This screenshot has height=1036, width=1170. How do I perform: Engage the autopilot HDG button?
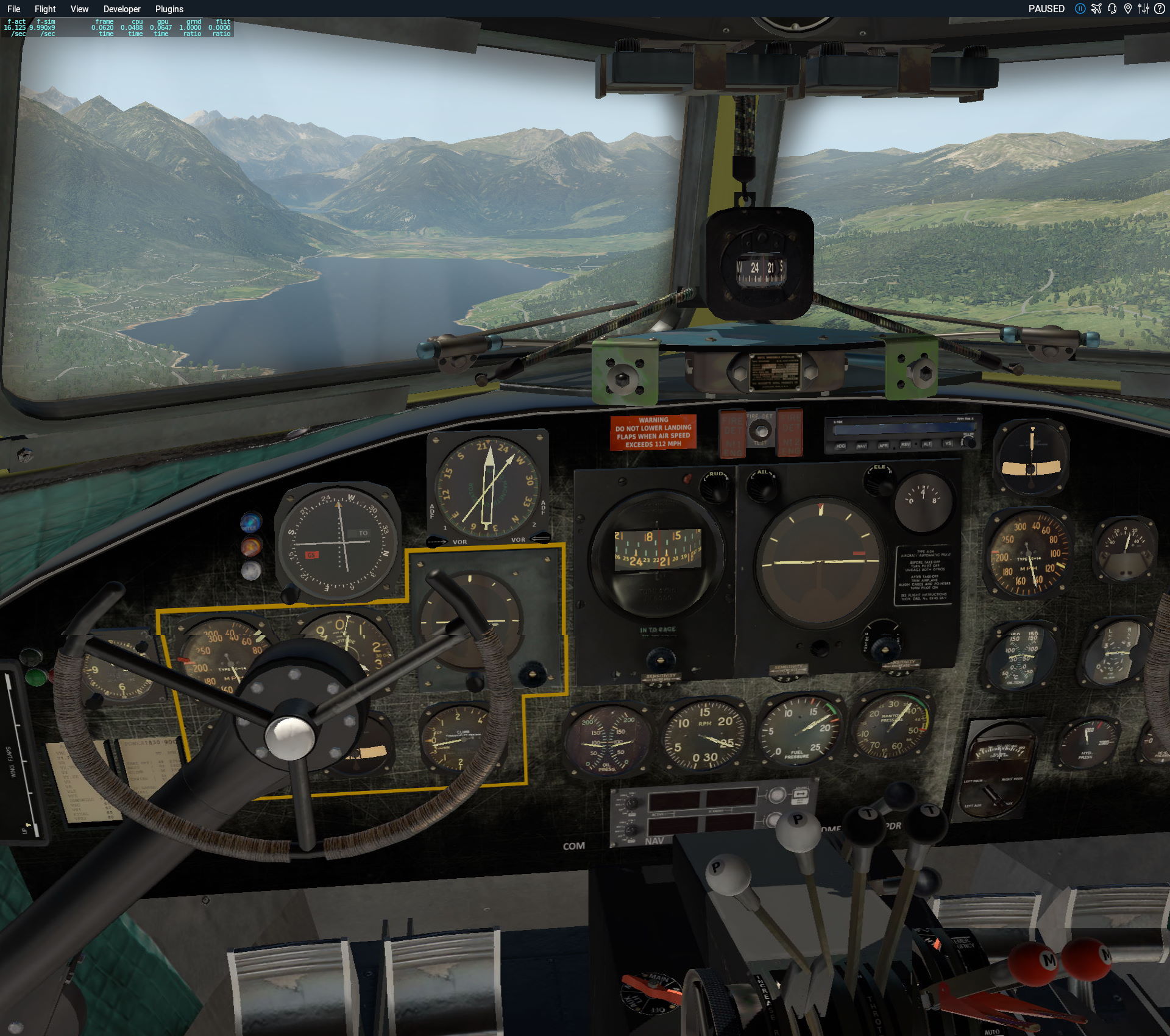pyautogui.click(x=840, y=446)
